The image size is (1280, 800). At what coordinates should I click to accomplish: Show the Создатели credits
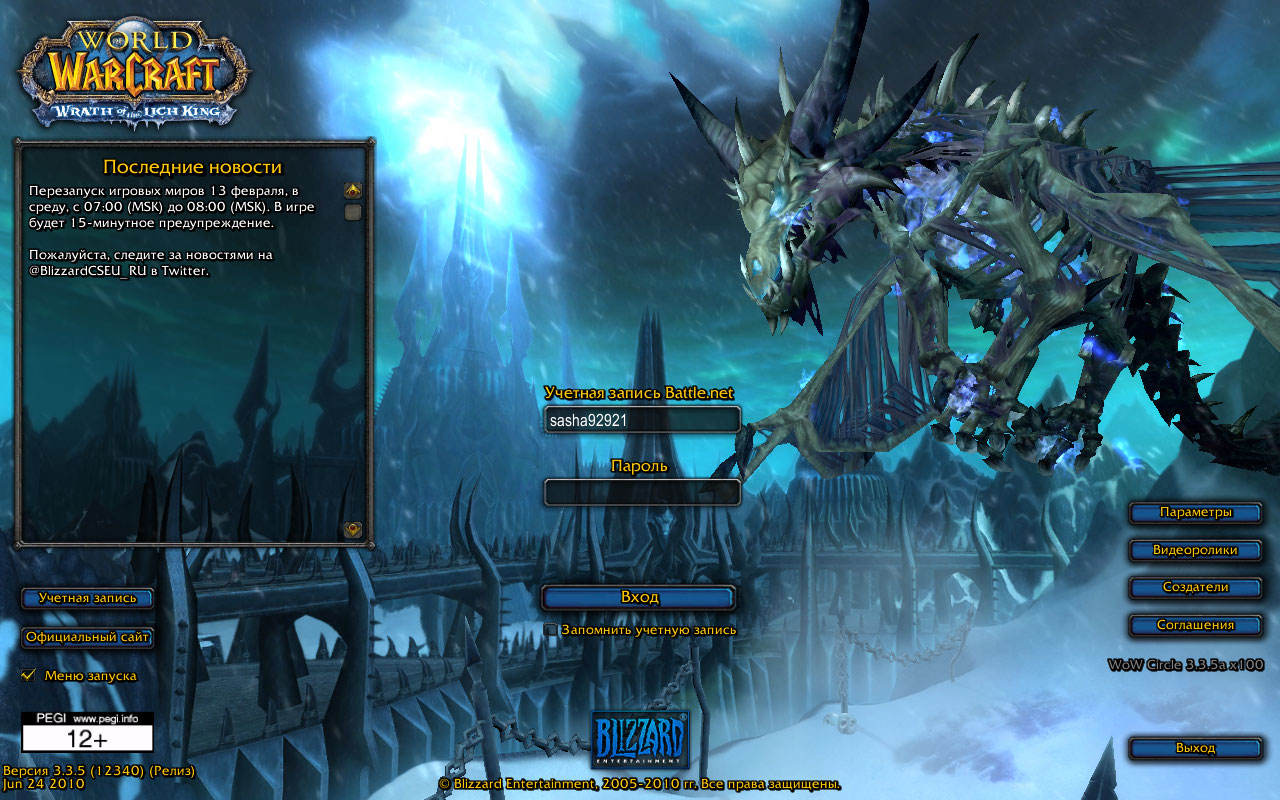[1195, 588]
